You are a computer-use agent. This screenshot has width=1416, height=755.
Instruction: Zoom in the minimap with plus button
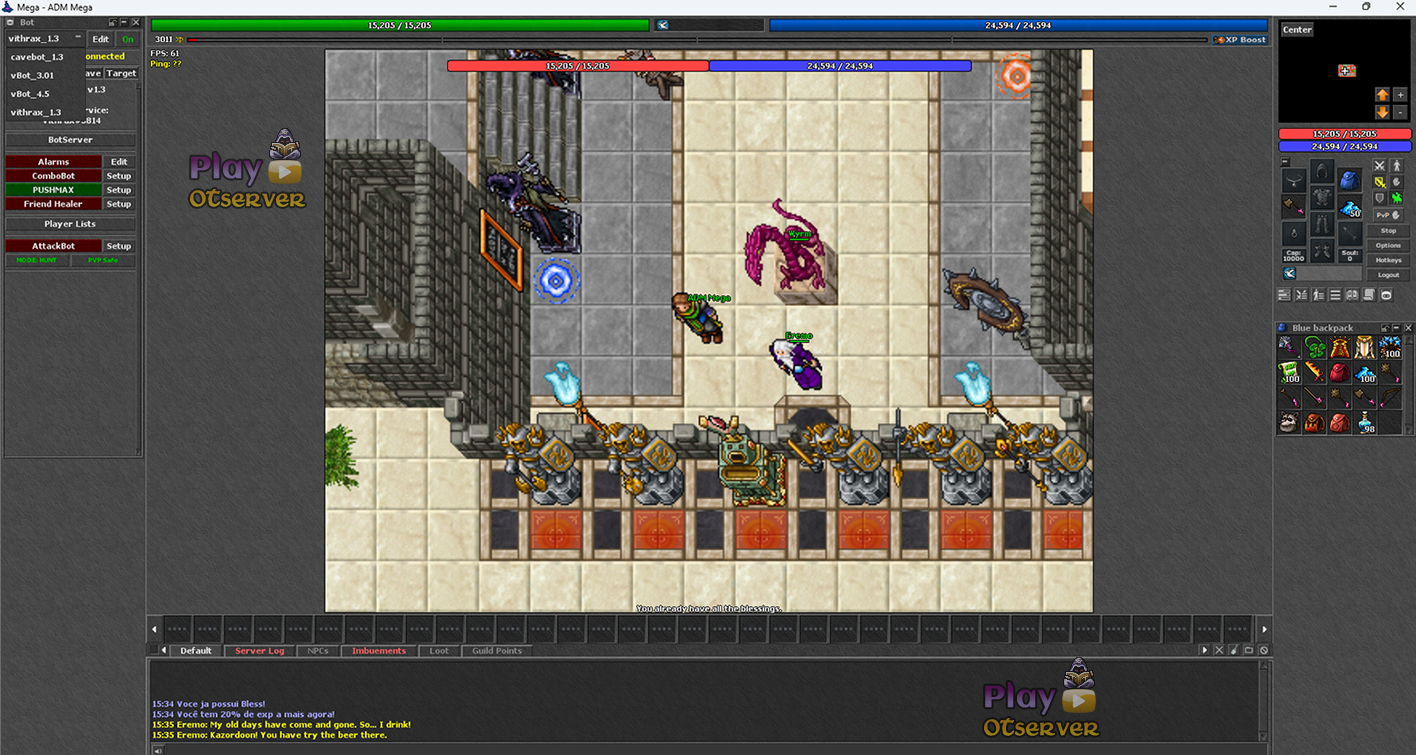pos(1400,95)
